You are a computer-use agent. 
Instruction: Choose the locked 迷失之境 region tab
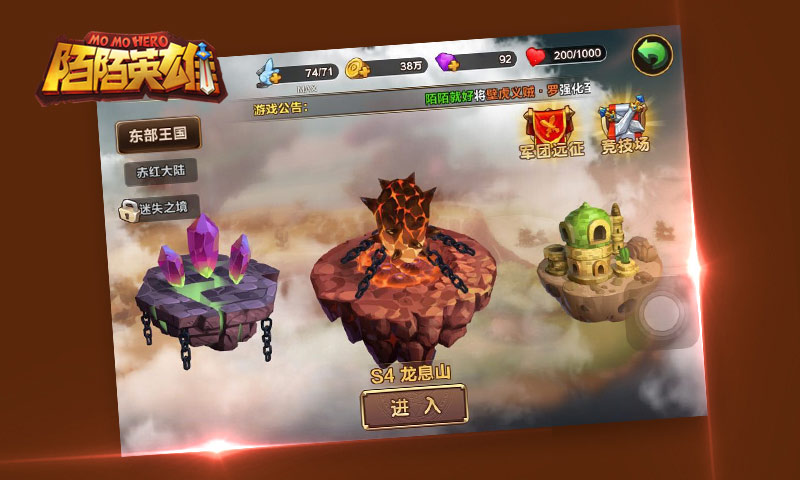(155, 208)
